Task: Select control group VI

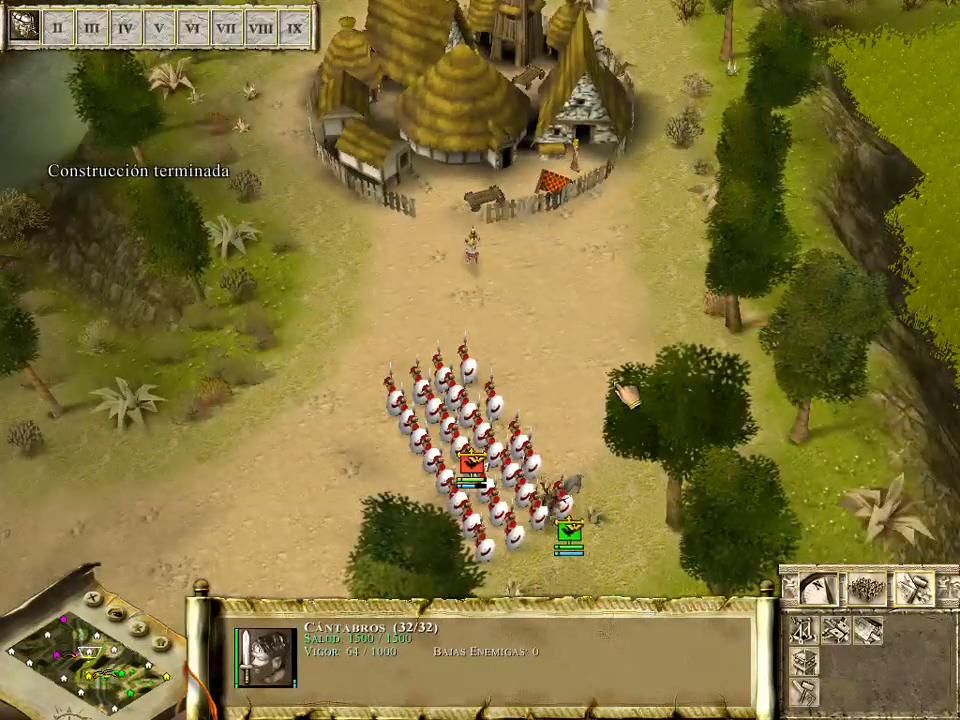Action: coord(193,27)
